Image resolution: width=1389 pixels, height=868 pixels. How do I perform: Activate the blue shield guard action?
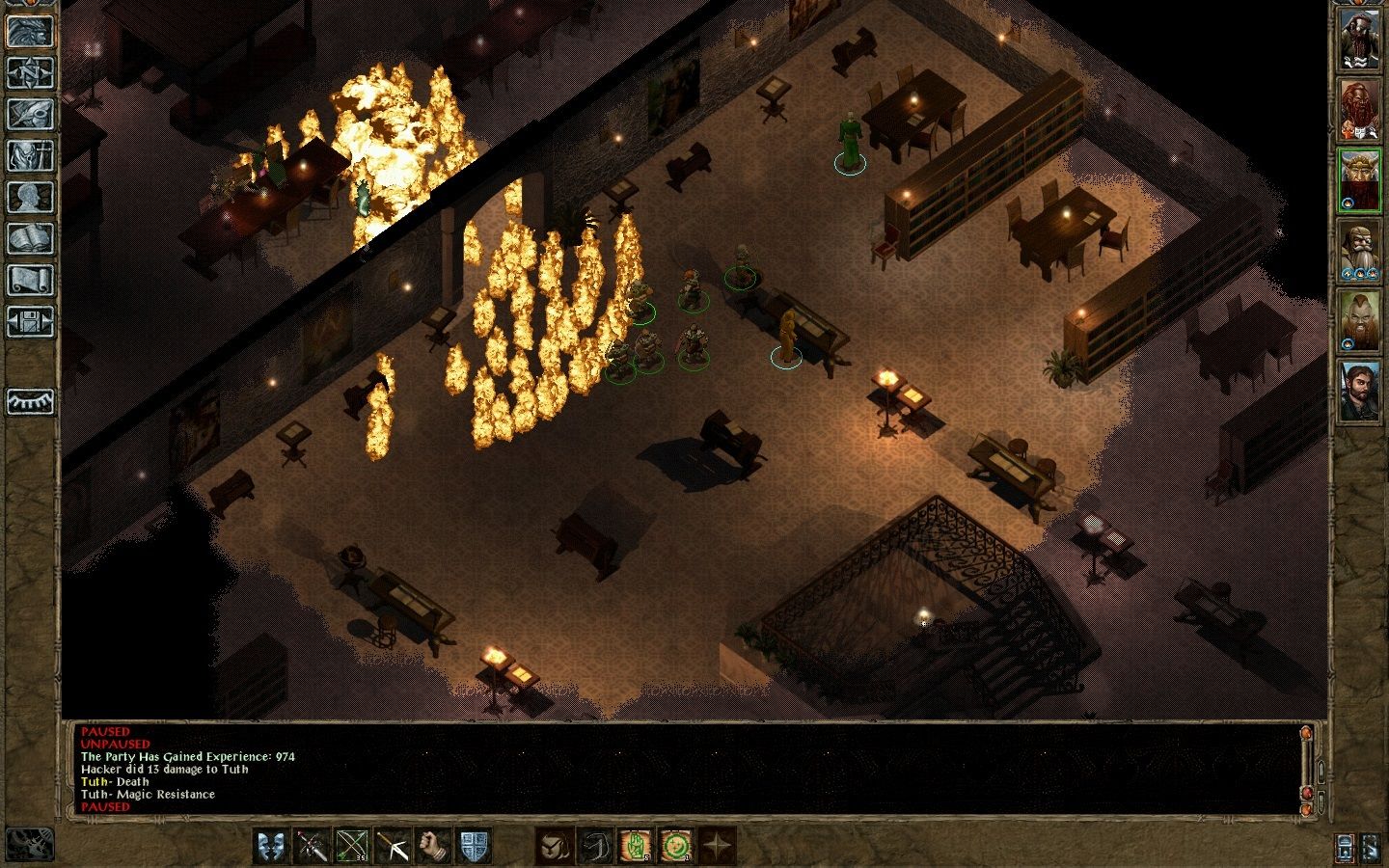tap(474, 846)
